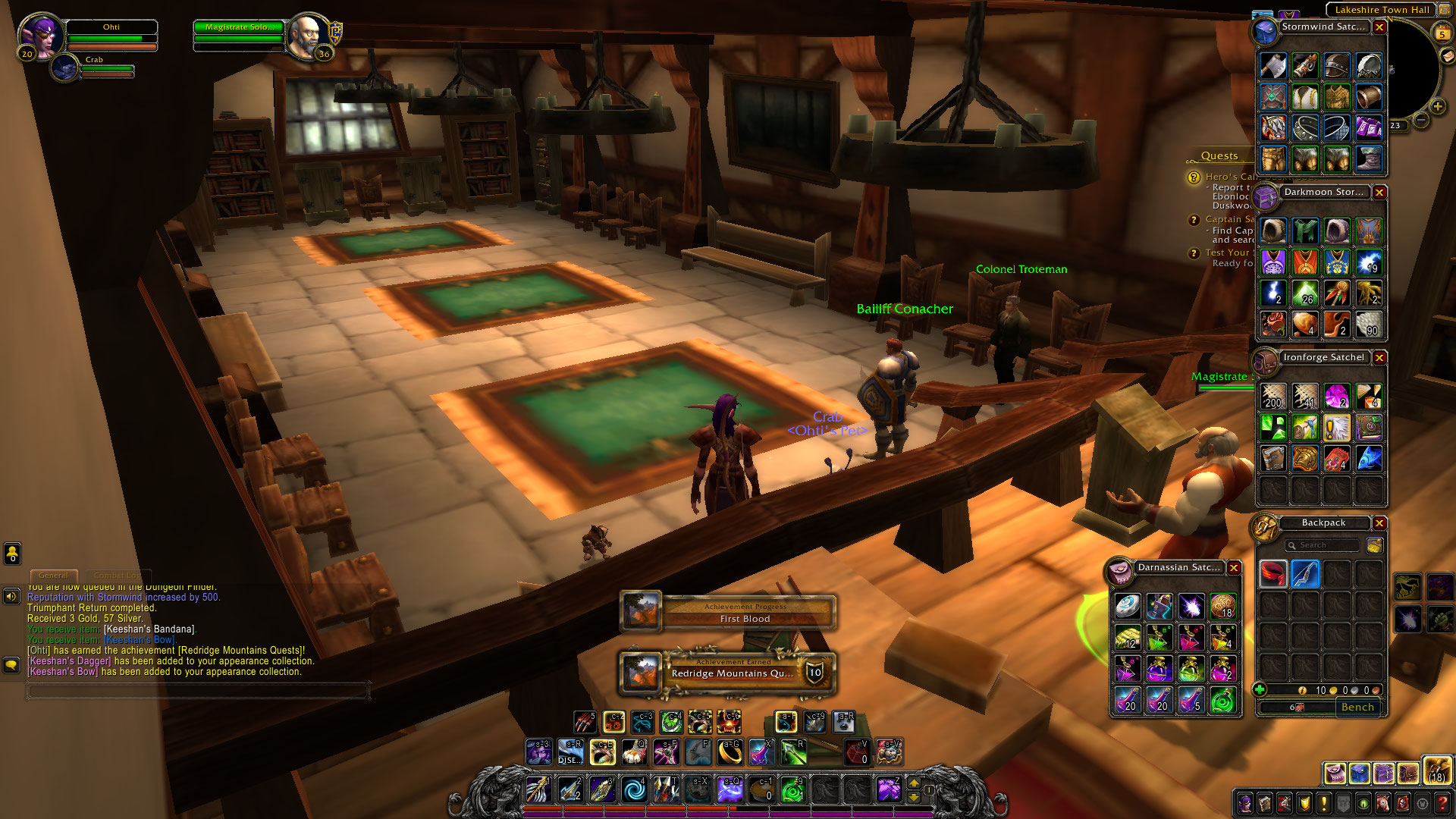
Task: Open the red question mark help button
Action: 1442,802
